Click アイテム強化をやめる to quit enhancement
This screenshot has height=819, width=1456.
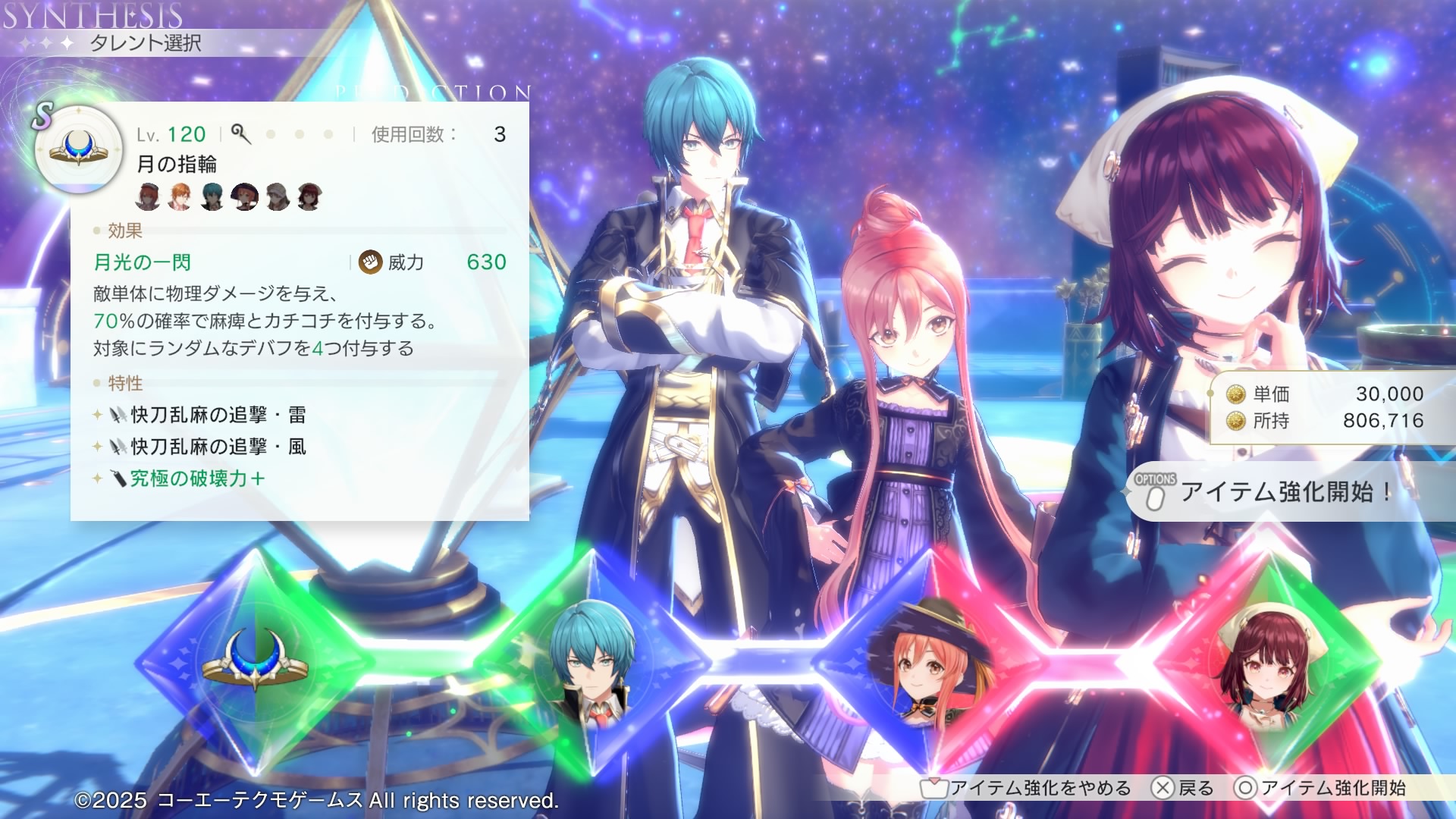[x=1027, y=789]
